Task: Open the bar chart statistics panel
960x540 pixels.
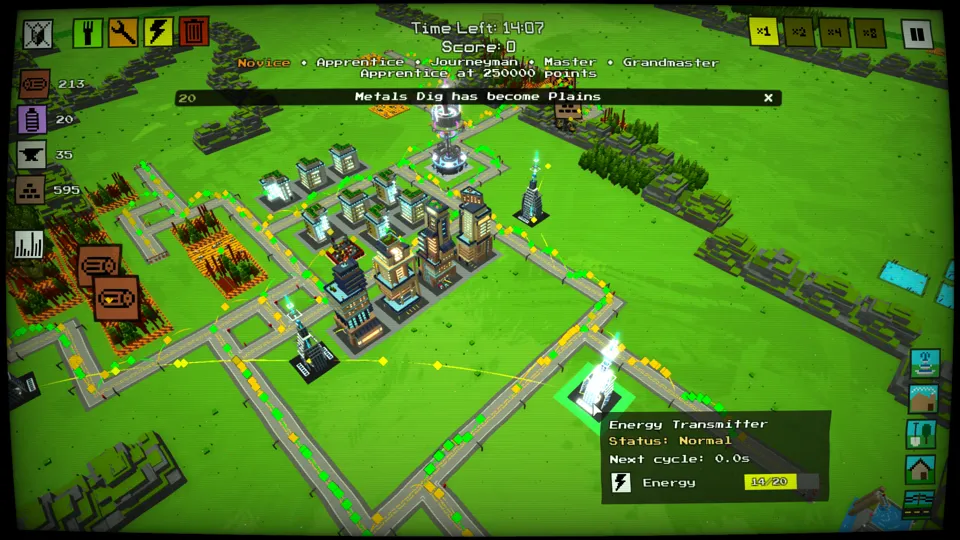Action: [x=29, y=245]
